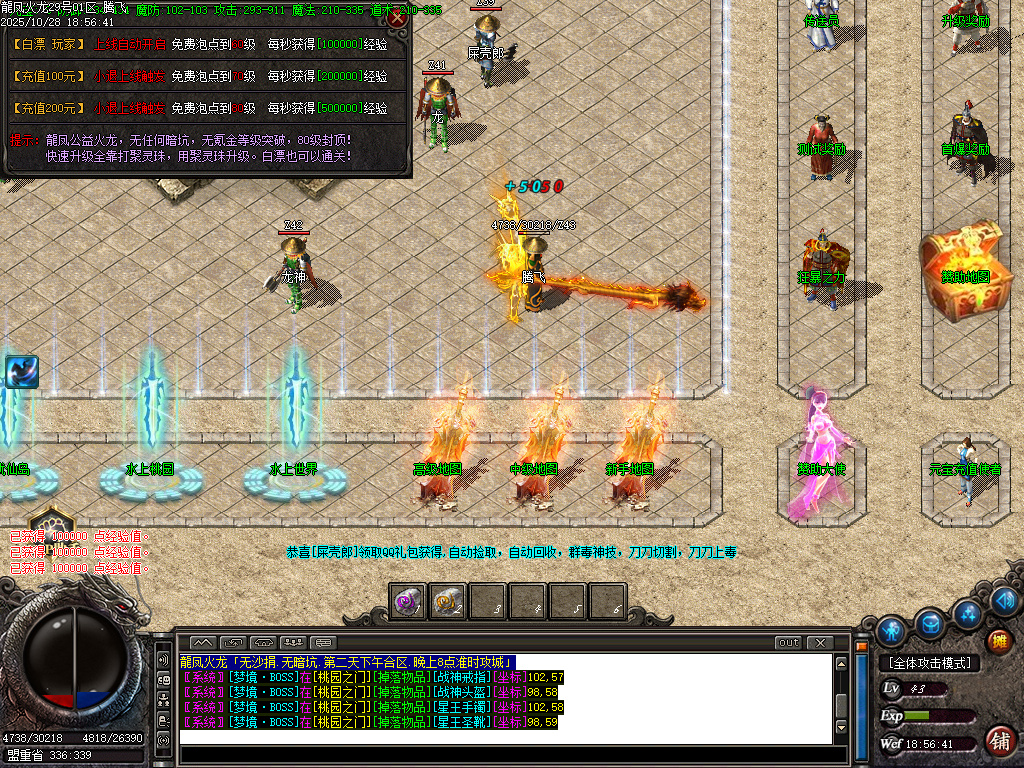
Task: Open the 铺 shop button
Action: [x=998, y=741]
